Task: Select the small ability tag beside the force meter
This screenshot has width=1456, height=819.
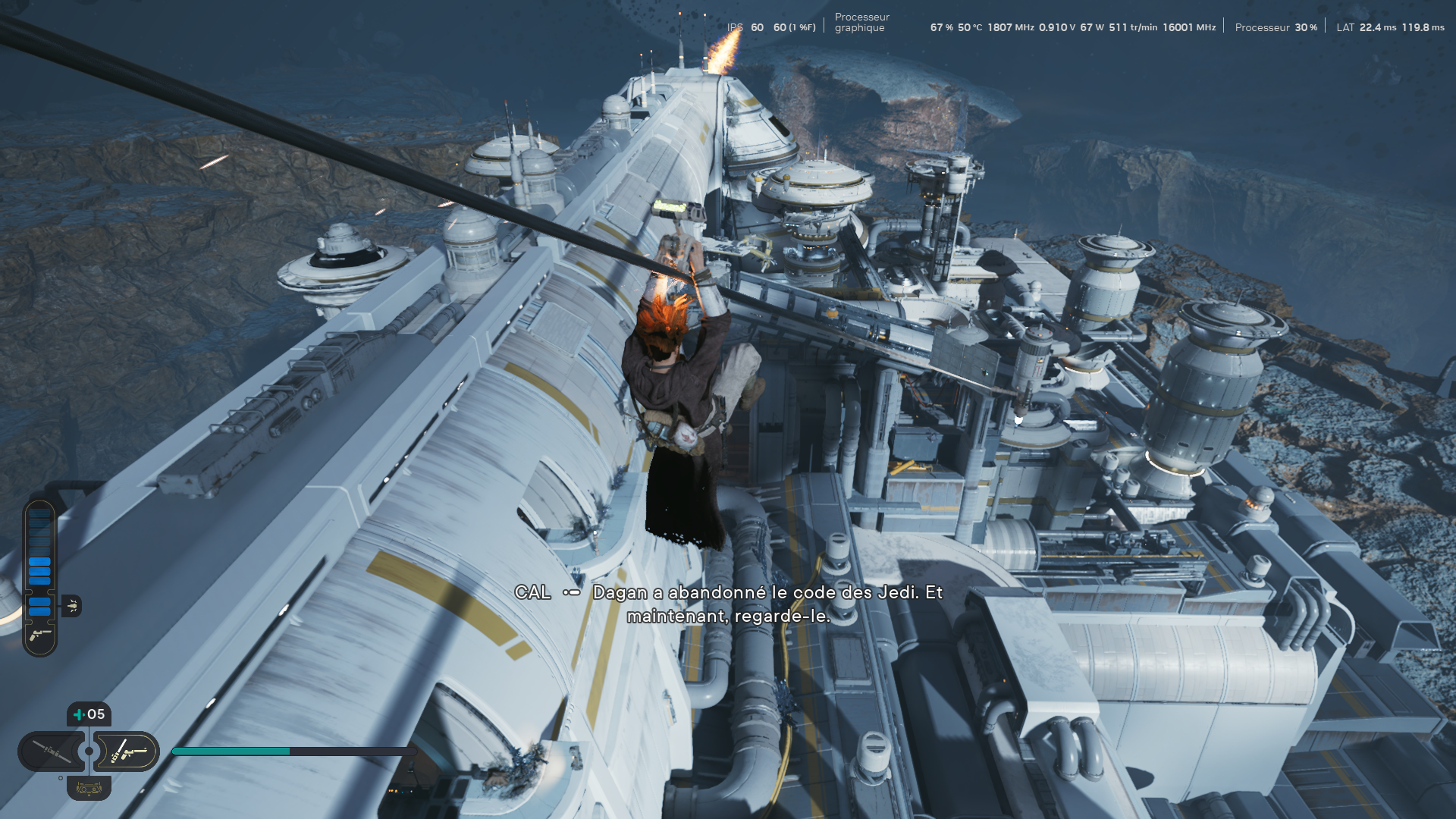Action: point(72,606)
